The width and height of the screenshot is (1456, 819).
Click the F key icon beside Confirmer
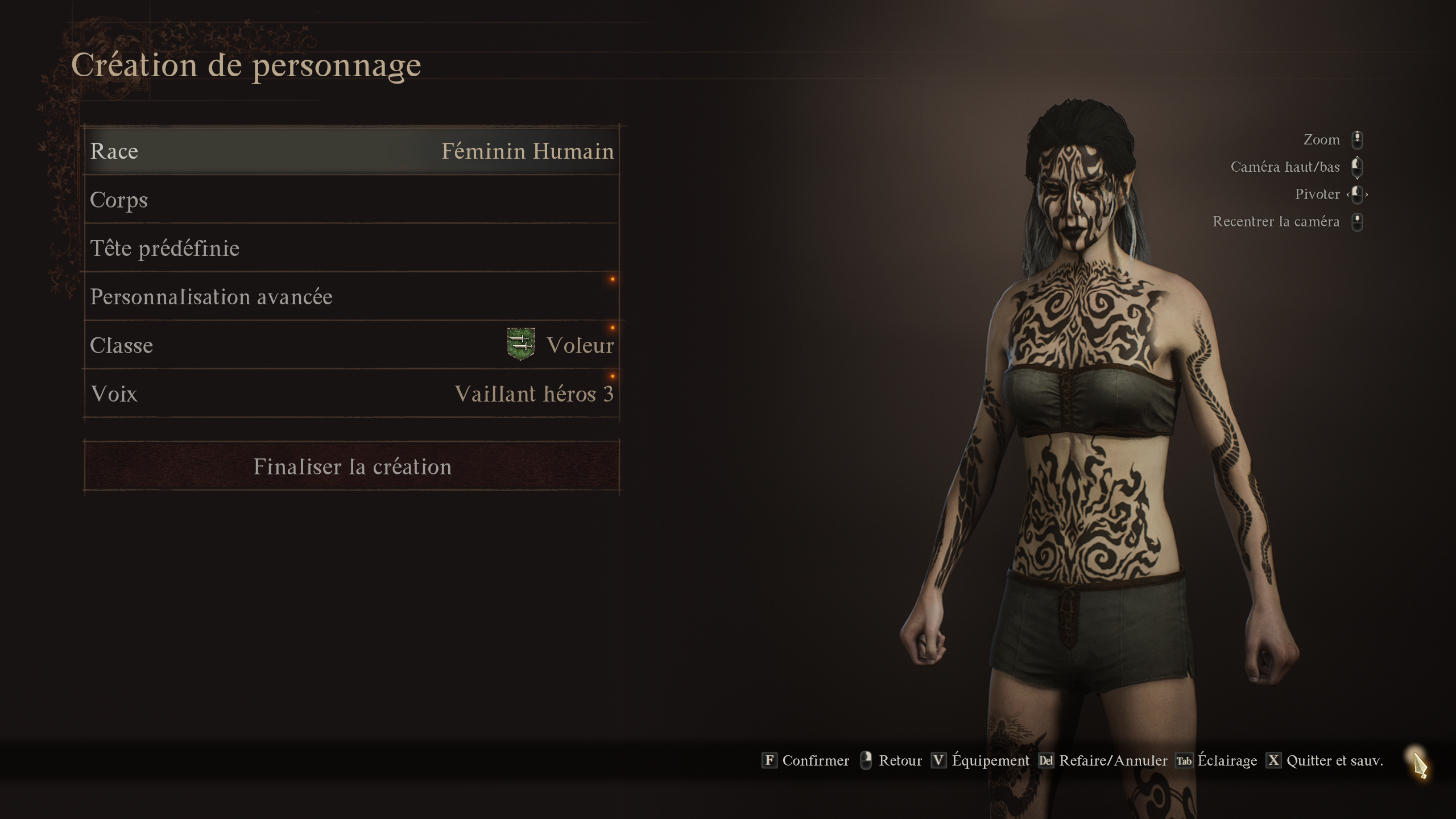click(770, 760)
